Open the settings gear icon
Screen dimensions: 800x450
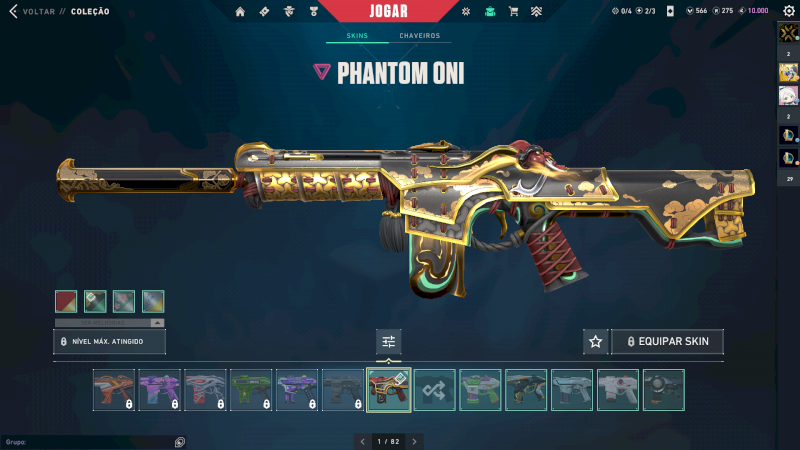(787, 11)
